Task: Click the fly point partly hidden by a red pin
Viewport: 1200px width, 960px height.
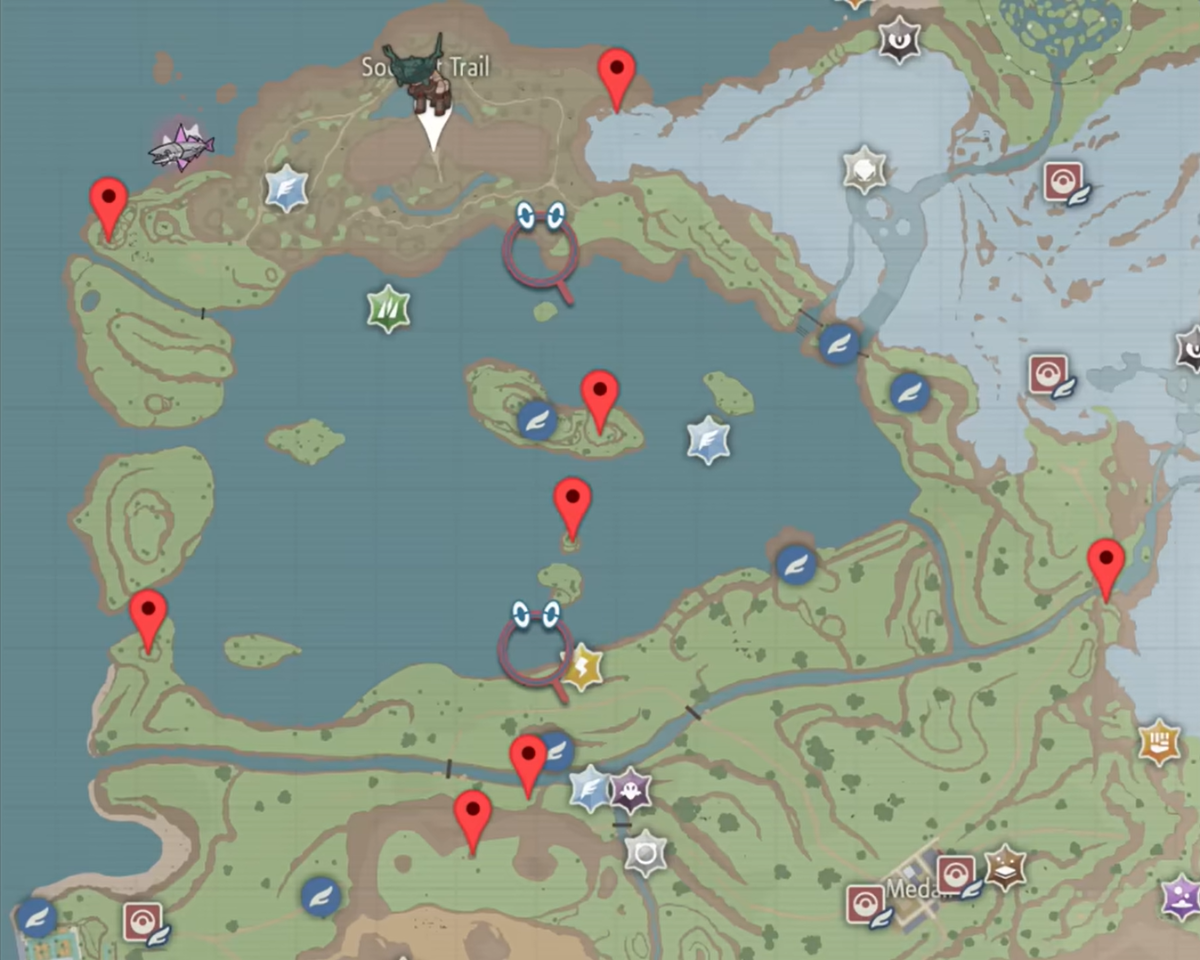Action: [554, 748]
